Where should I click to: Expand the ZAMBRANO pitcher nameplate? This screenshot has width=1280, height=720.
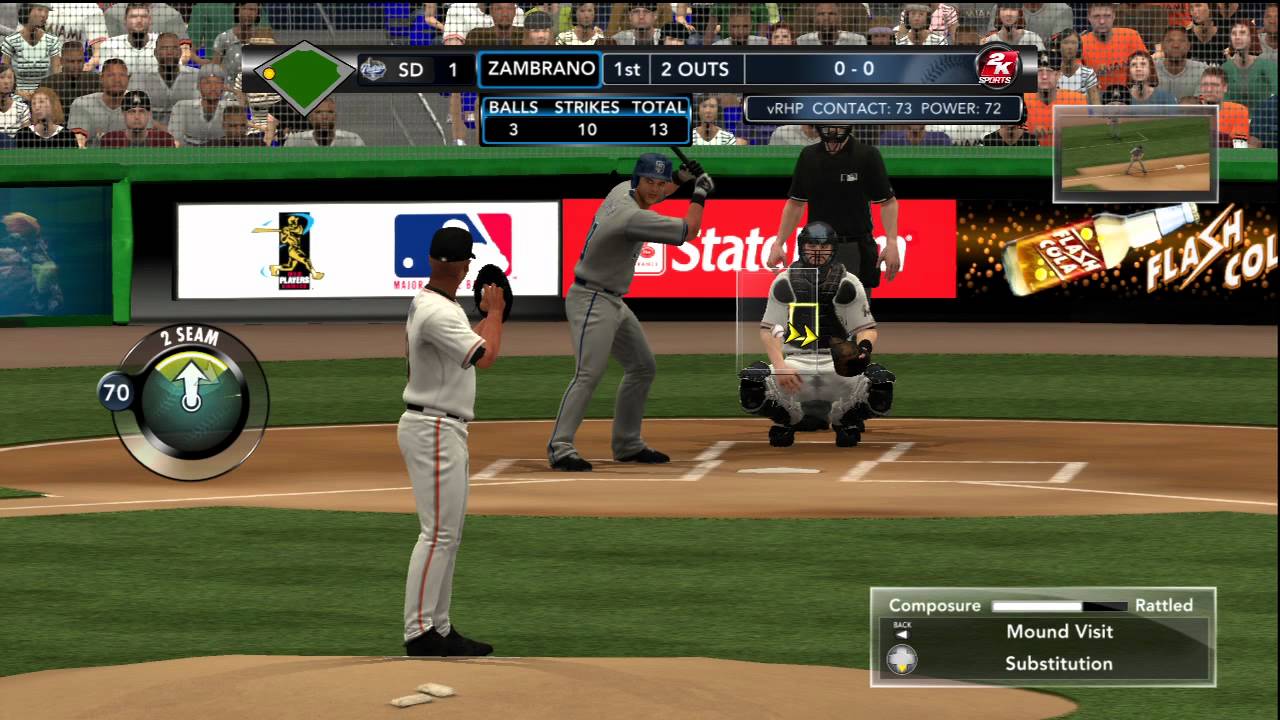pyautogui.click(x=540, y=69)
